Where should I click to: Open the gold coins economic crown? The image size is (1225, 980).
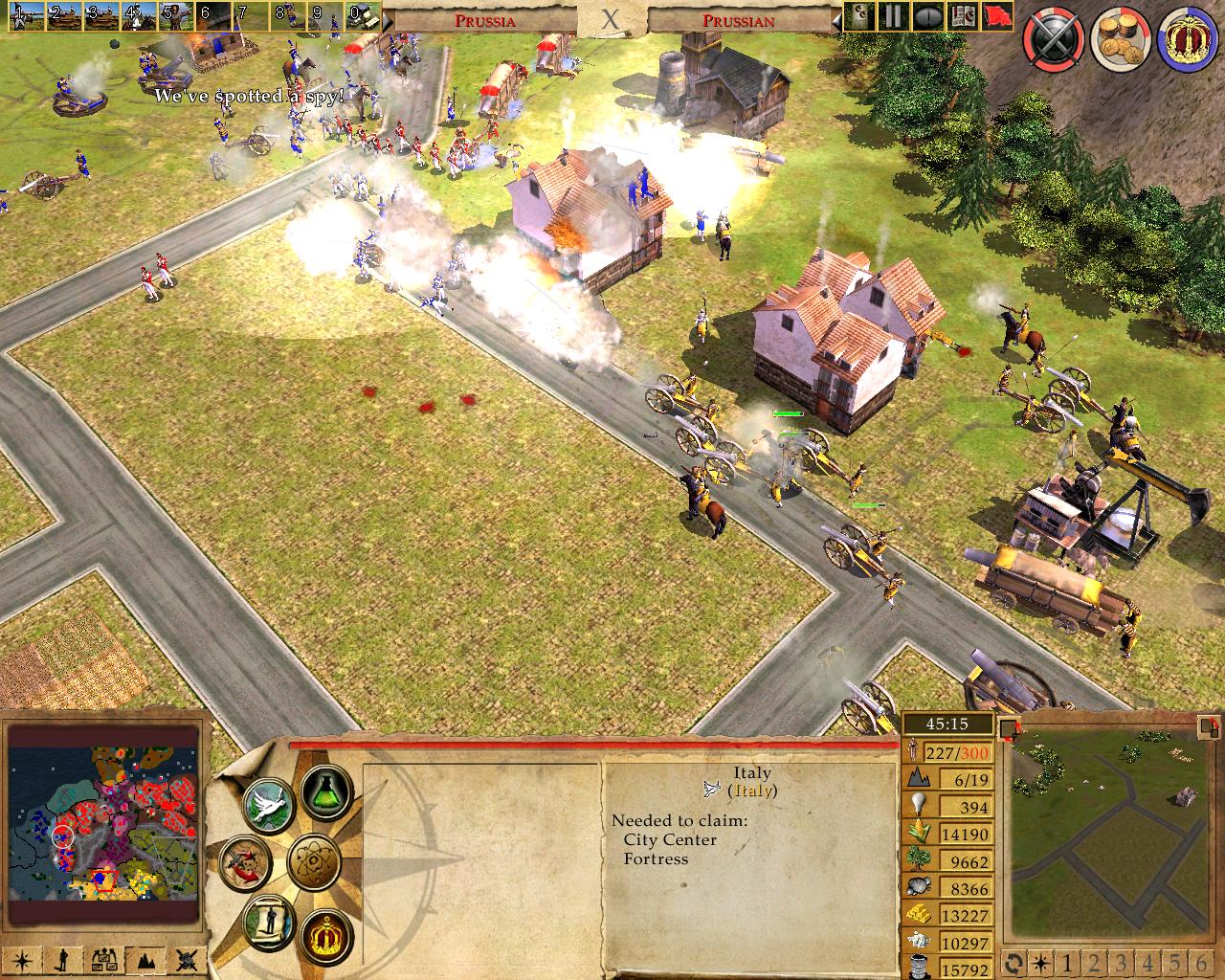[1121, 40]
